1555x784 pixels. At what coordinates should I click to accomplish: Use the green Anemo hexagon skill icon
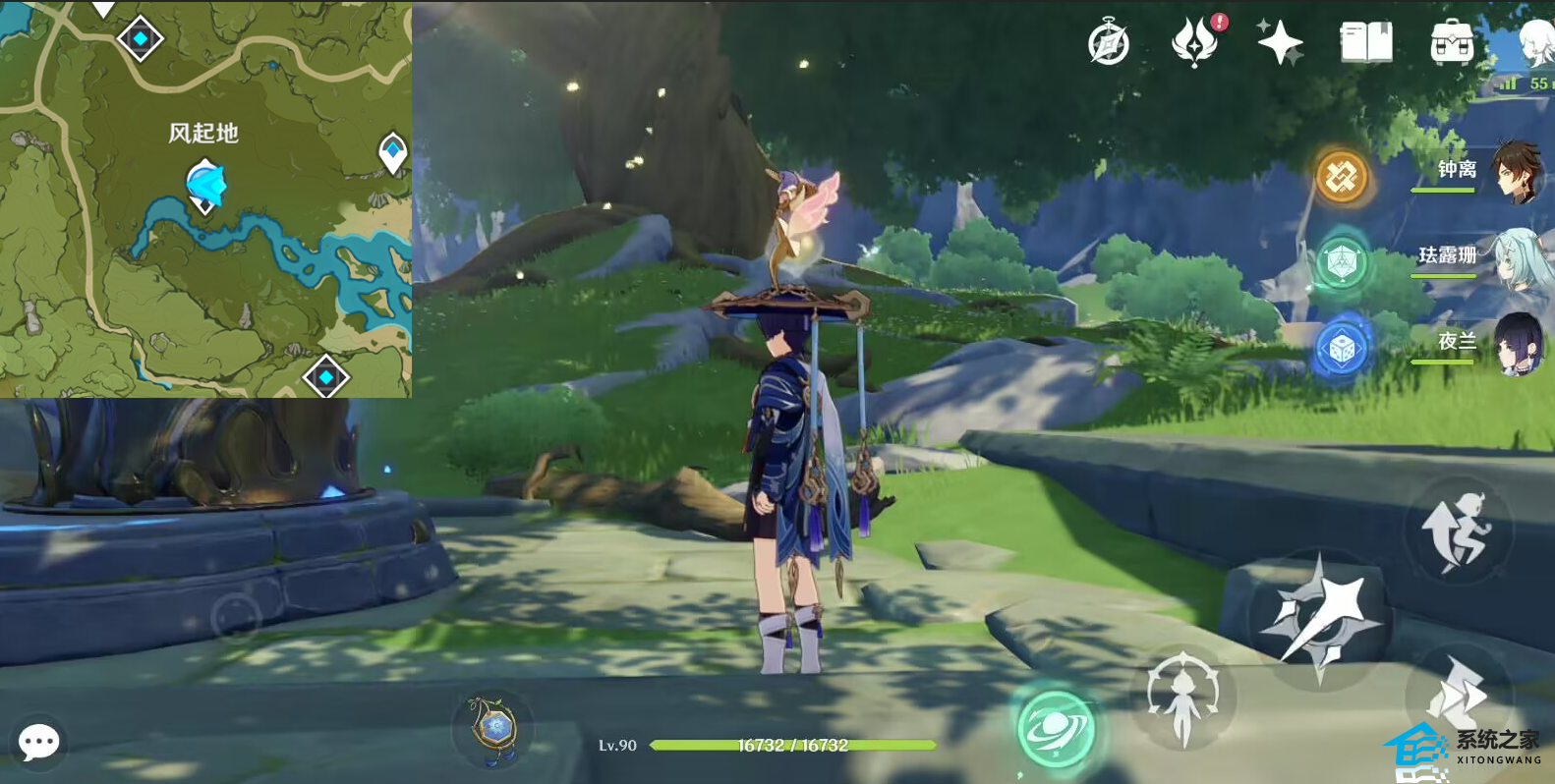point(1342,262)
